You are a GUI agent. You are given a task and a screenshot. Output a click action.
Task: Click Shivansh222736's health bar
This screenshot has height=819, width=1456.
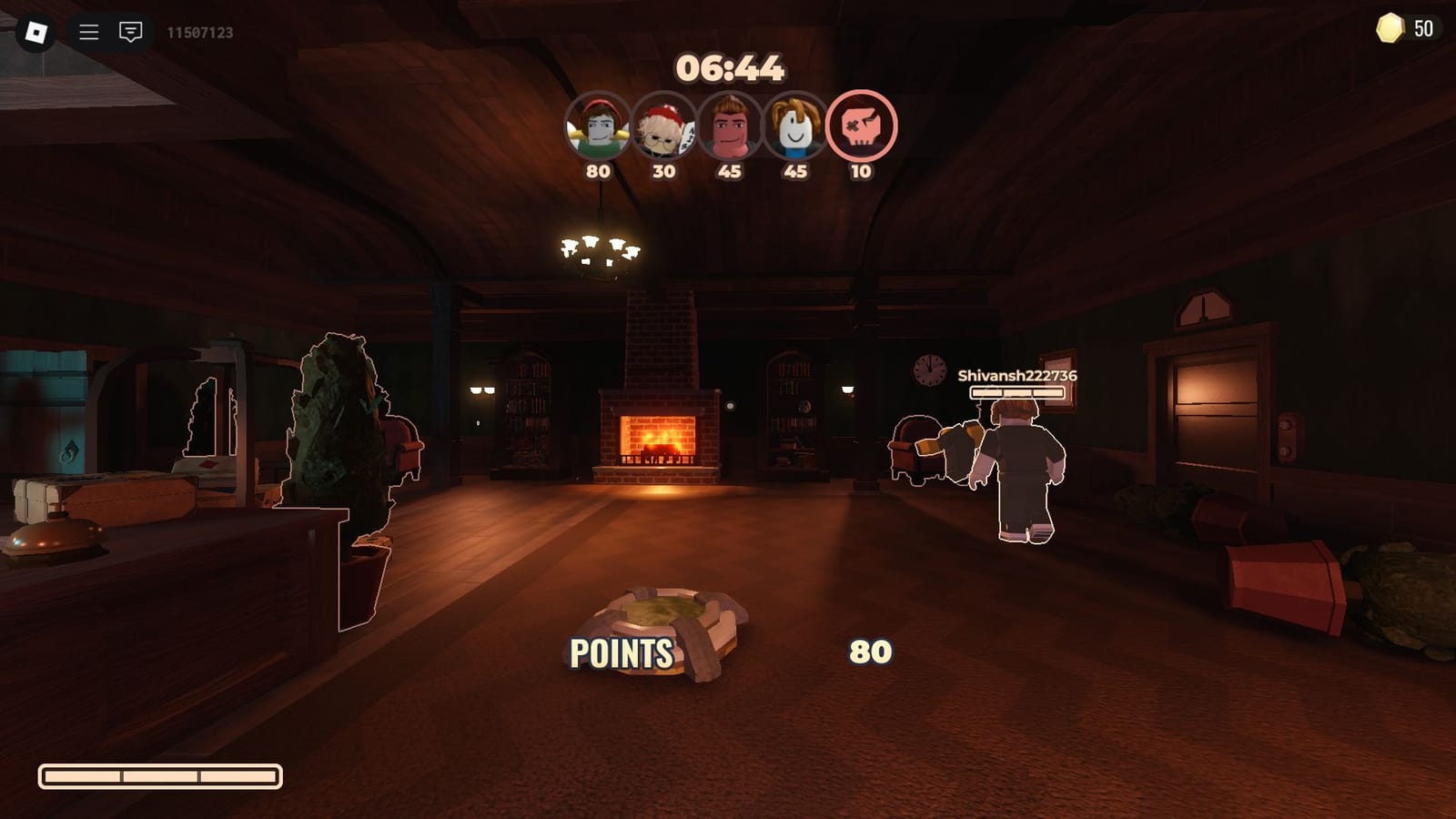click(x=1016, y=391)
